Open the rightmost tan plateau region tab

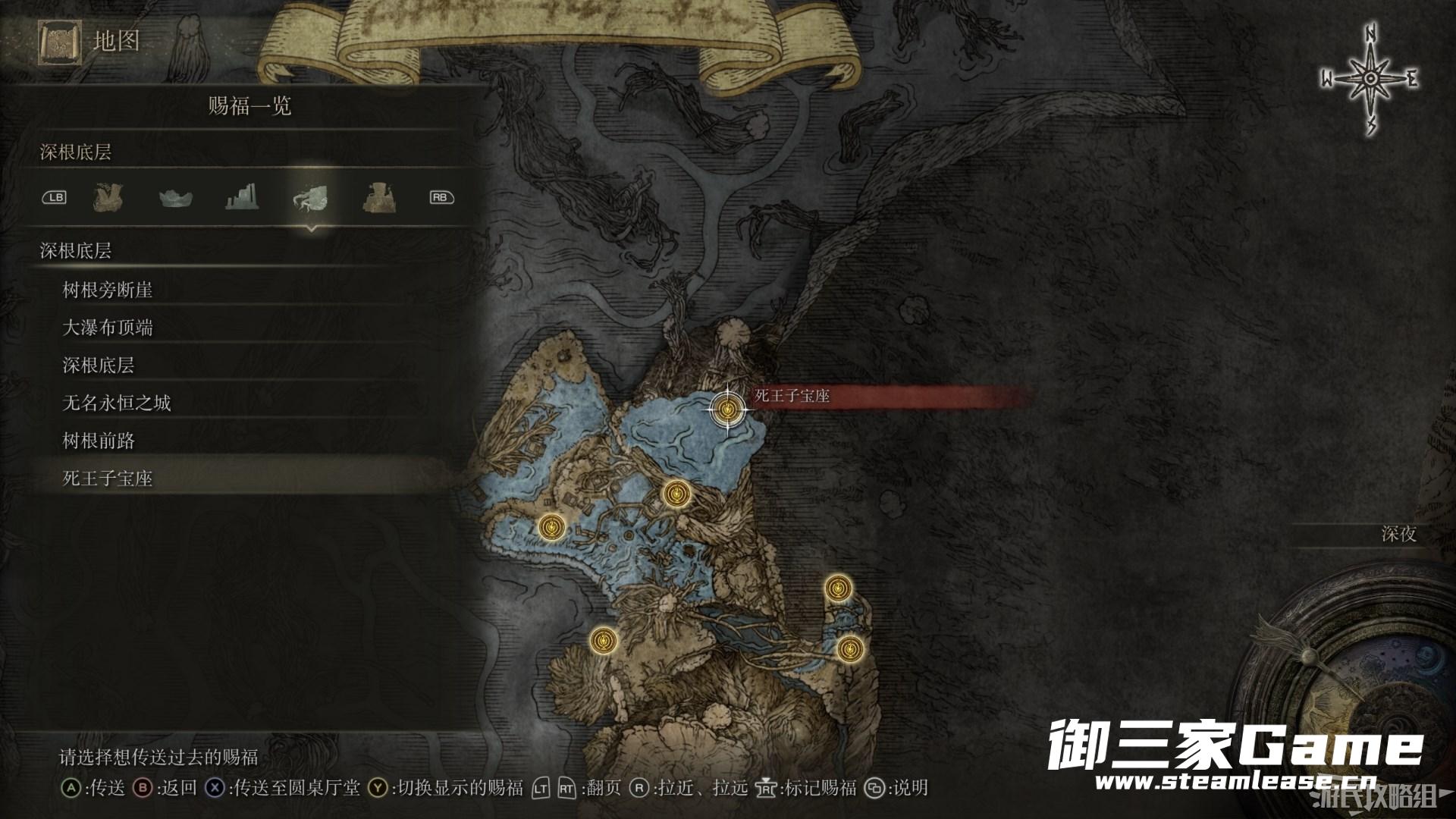pyautogui.click(x=377, y=198)
